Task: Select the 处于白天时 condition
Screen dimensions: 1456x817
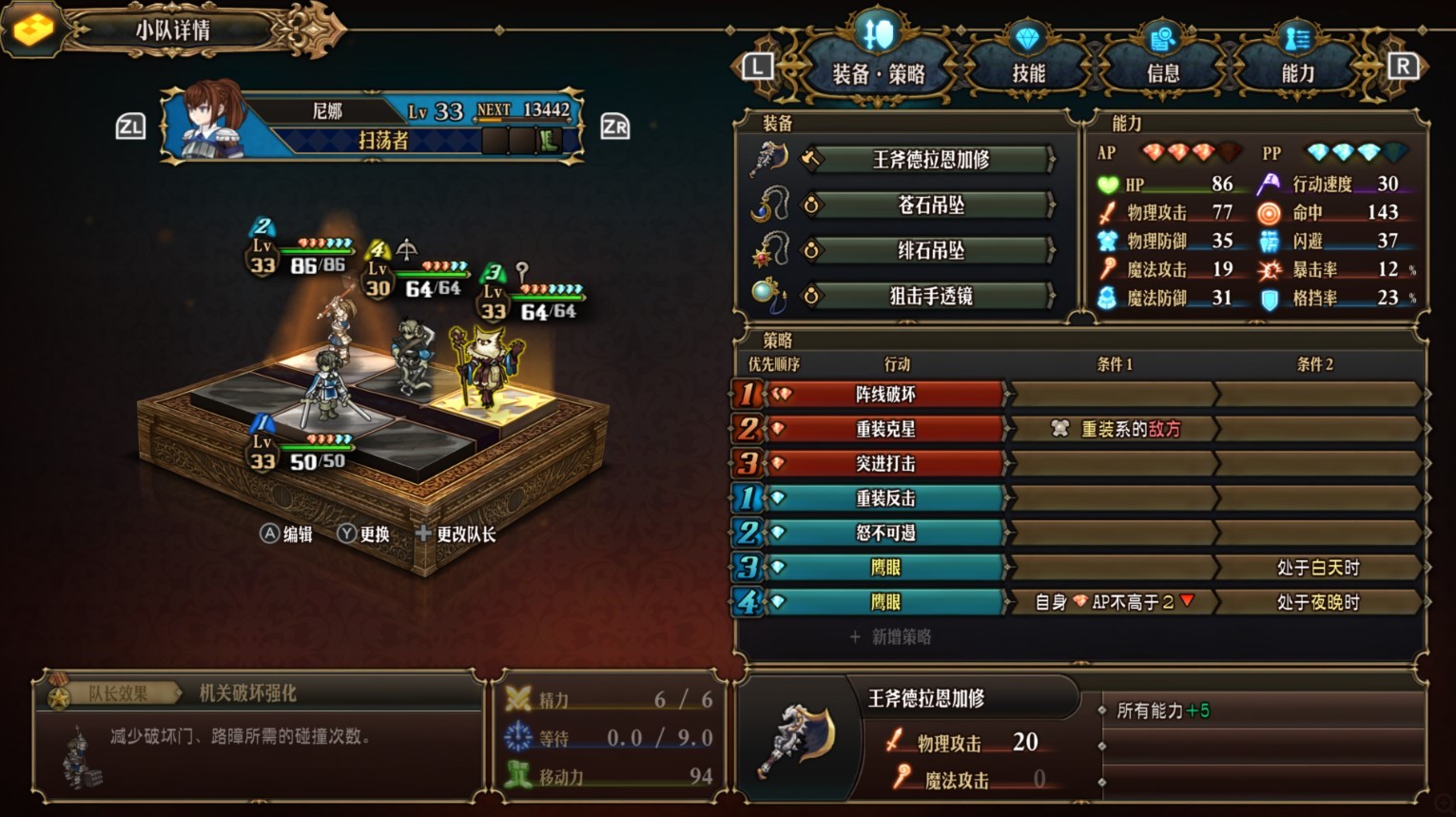Action: click(x=1317, y=568)
